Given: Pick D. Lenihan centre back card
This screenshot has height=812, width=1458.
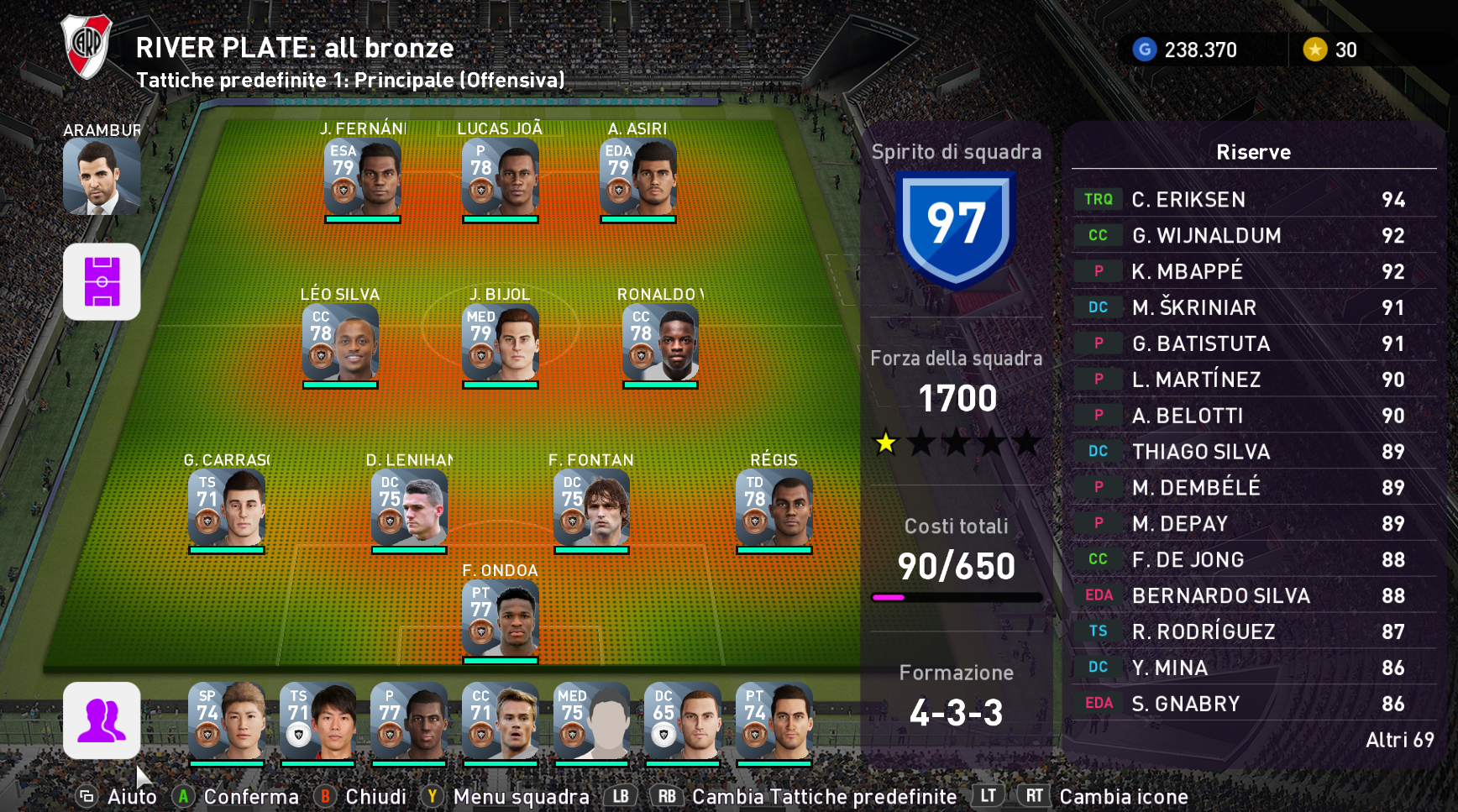Looking at the screenshot, I should pos(409,509).
